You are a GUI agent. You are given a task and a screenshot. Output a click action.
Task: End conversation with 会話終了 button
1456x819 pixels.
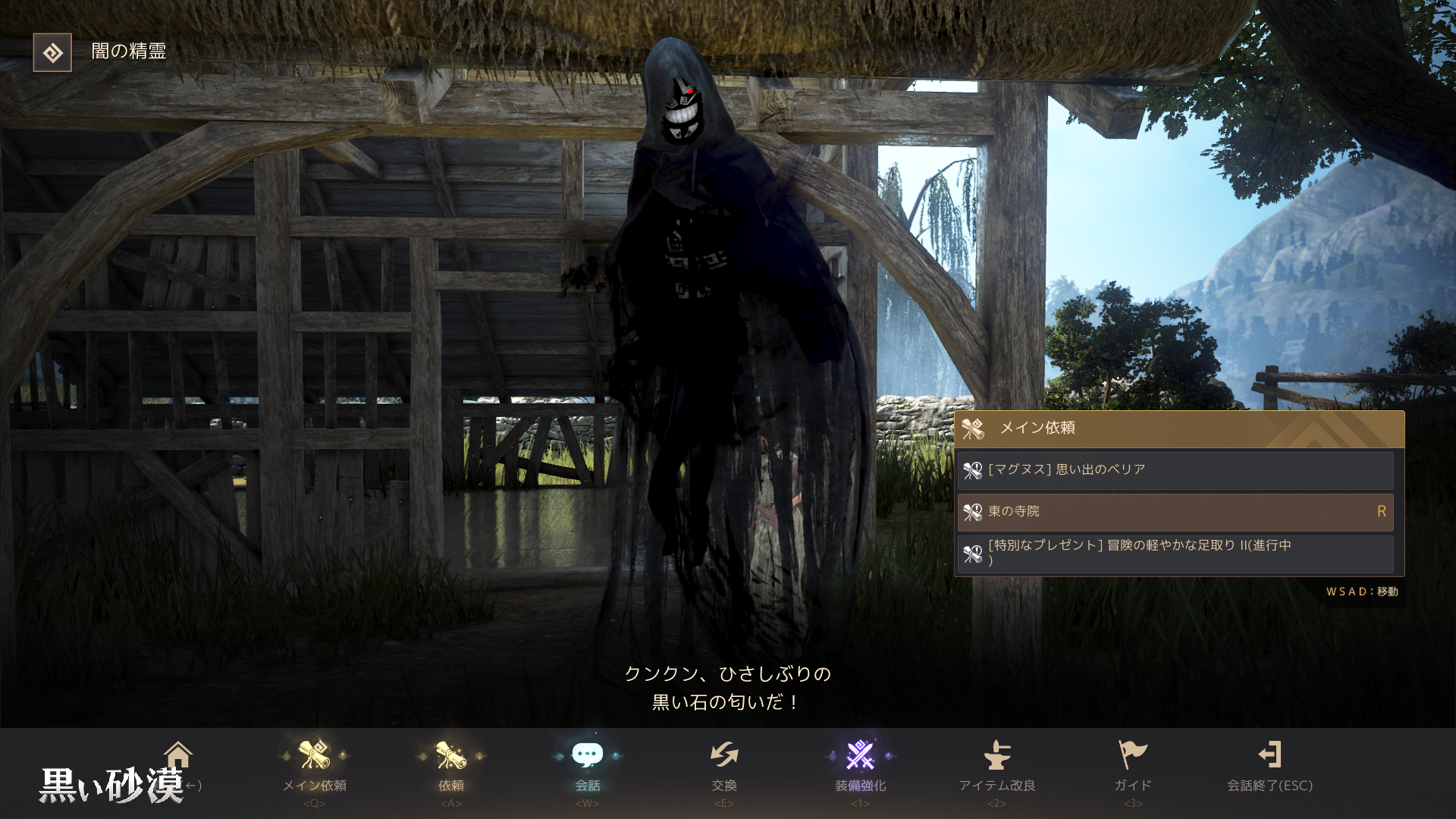(x=1269, y=766)
